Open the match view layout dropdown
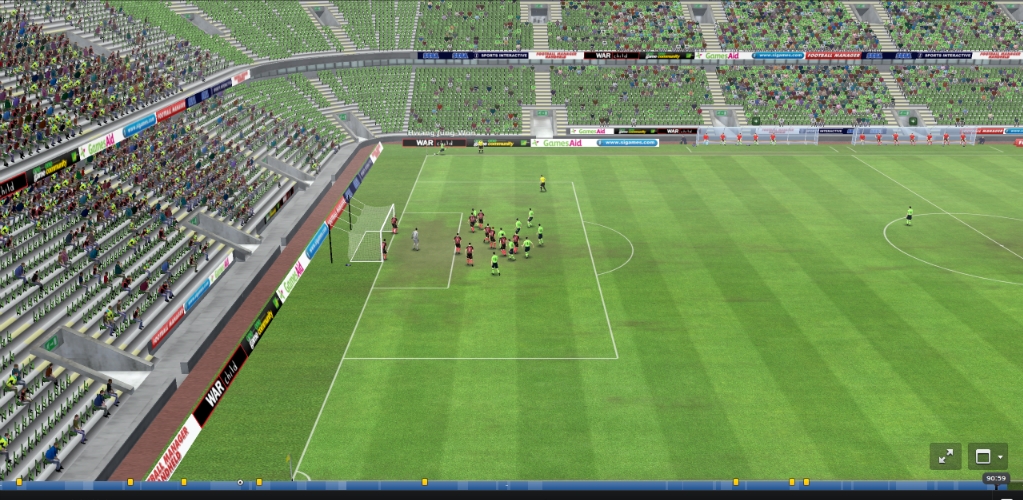1023x500 pixels. (x=987, y=457)
